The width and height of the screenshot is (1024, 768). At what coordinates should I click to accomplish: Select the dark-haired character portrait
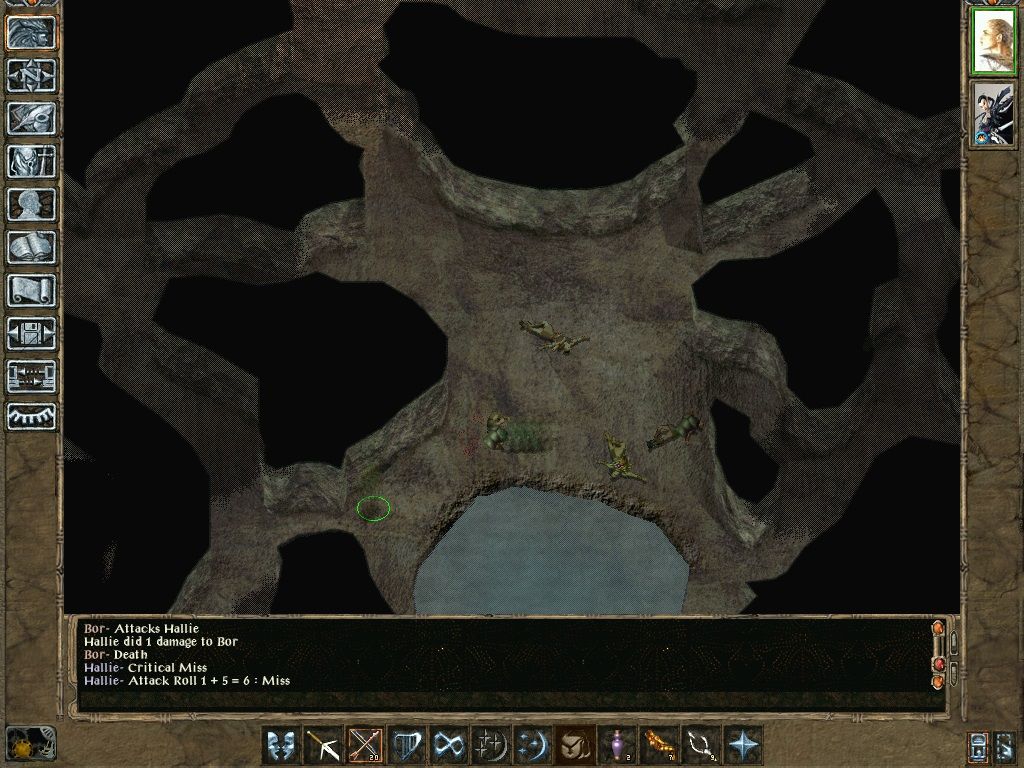click(x=993, y=115)
